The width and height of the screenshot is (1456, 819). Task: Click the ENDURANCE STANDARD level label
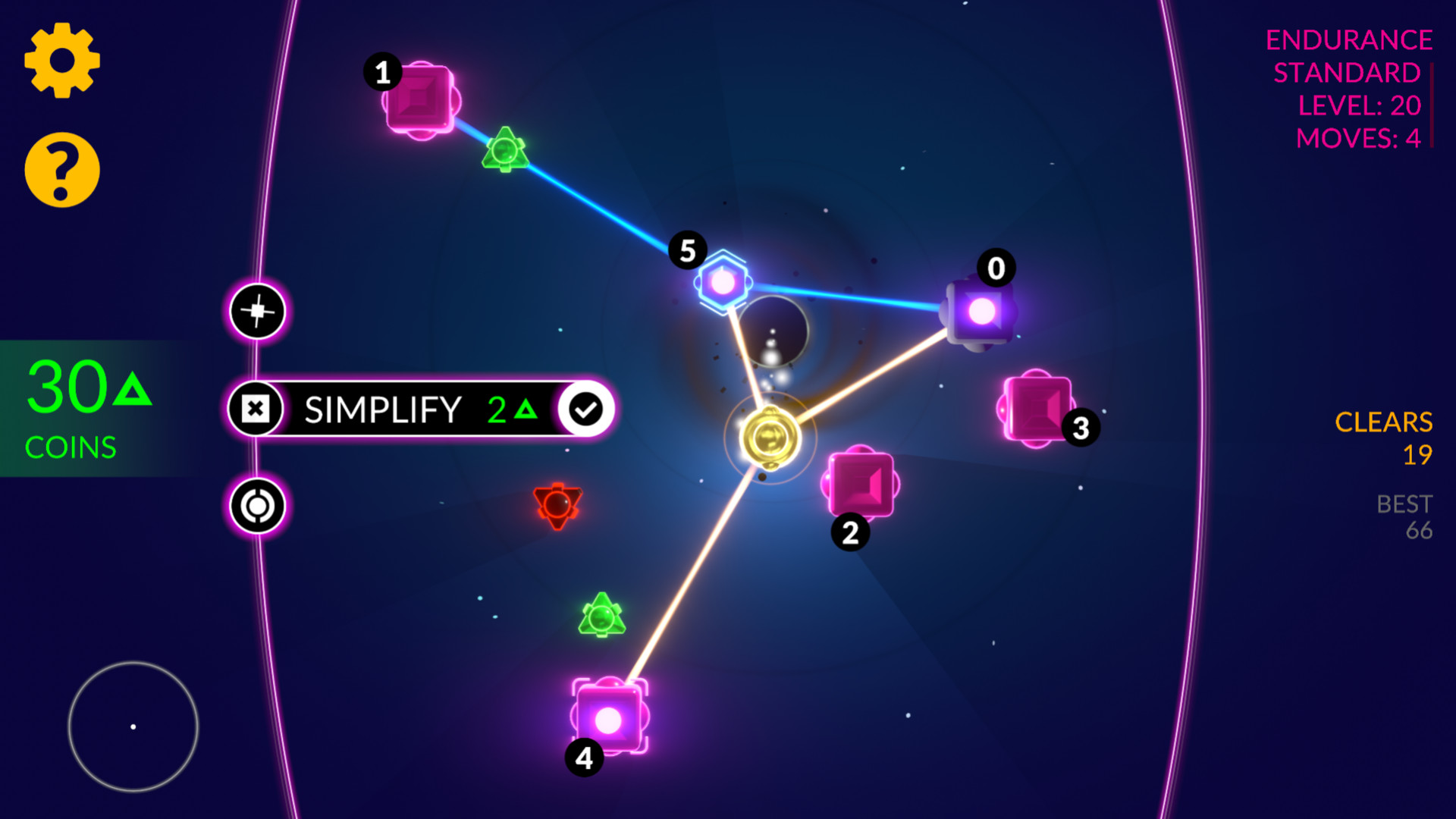tap(1348, 55)
